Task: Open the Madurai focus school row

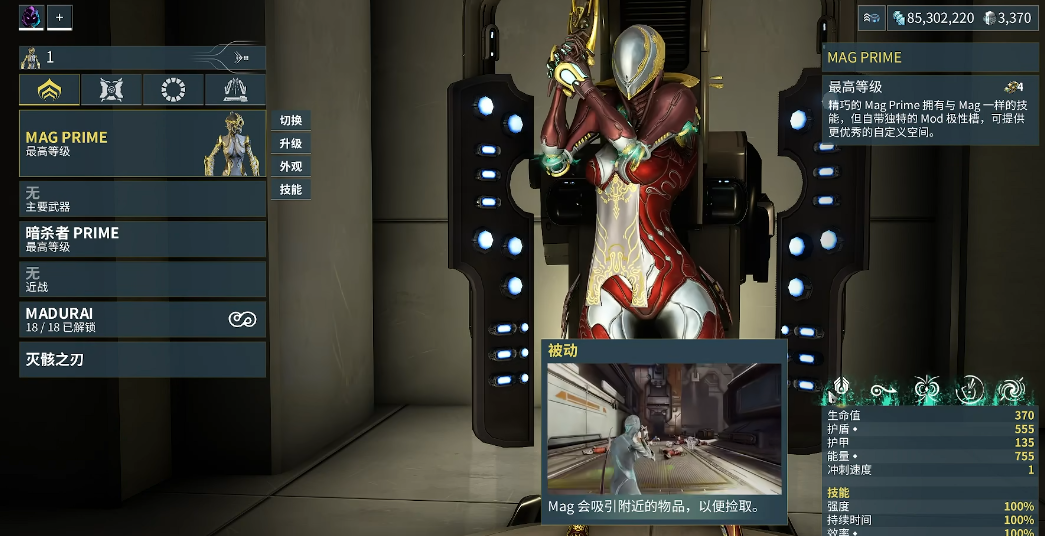Action: (142, 319)
